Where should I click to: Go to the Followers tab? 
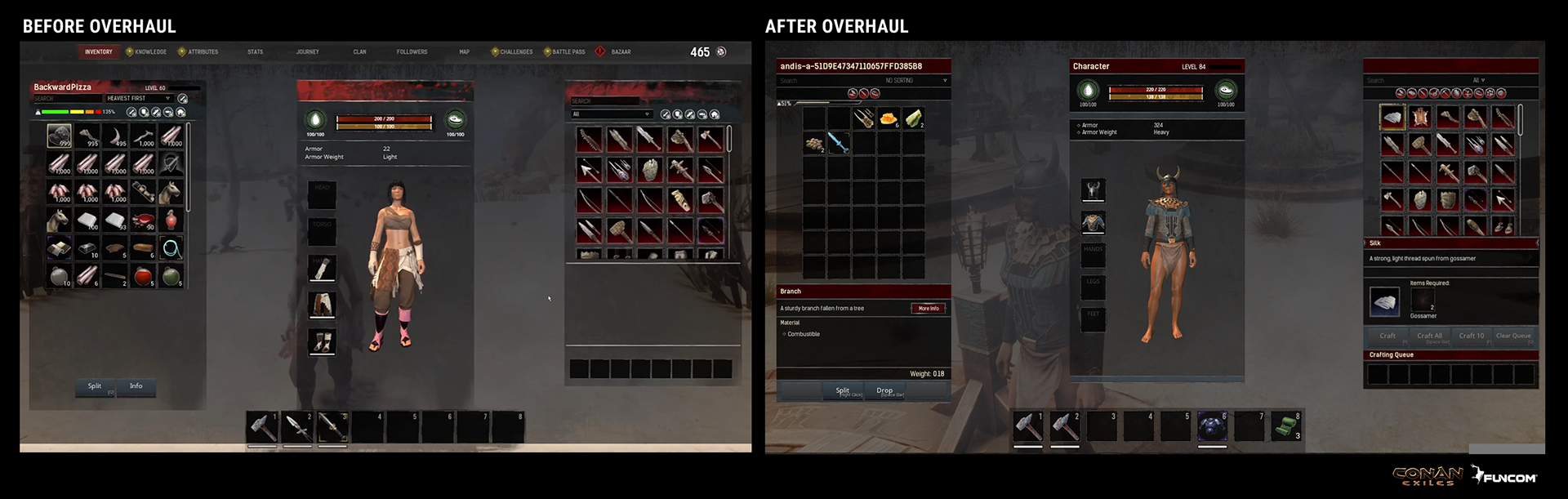click(x=412, y=52)
